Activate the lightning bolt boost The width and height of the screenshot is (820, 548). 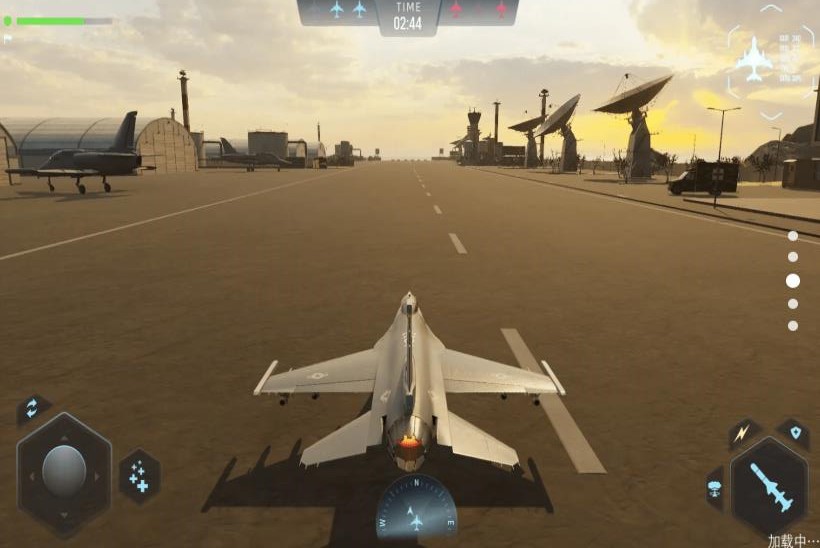743,434
